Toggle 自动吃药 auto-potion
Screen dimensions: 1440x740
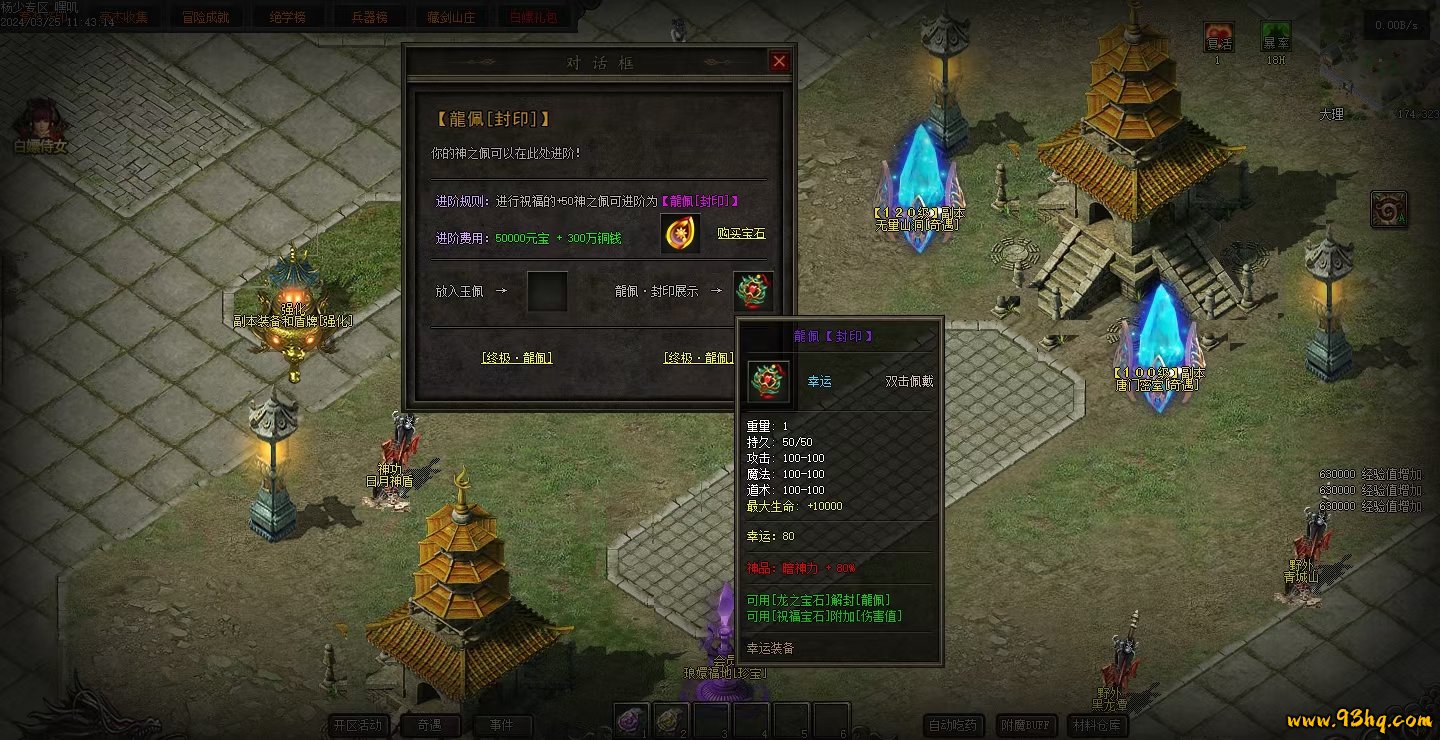[952, 725]
